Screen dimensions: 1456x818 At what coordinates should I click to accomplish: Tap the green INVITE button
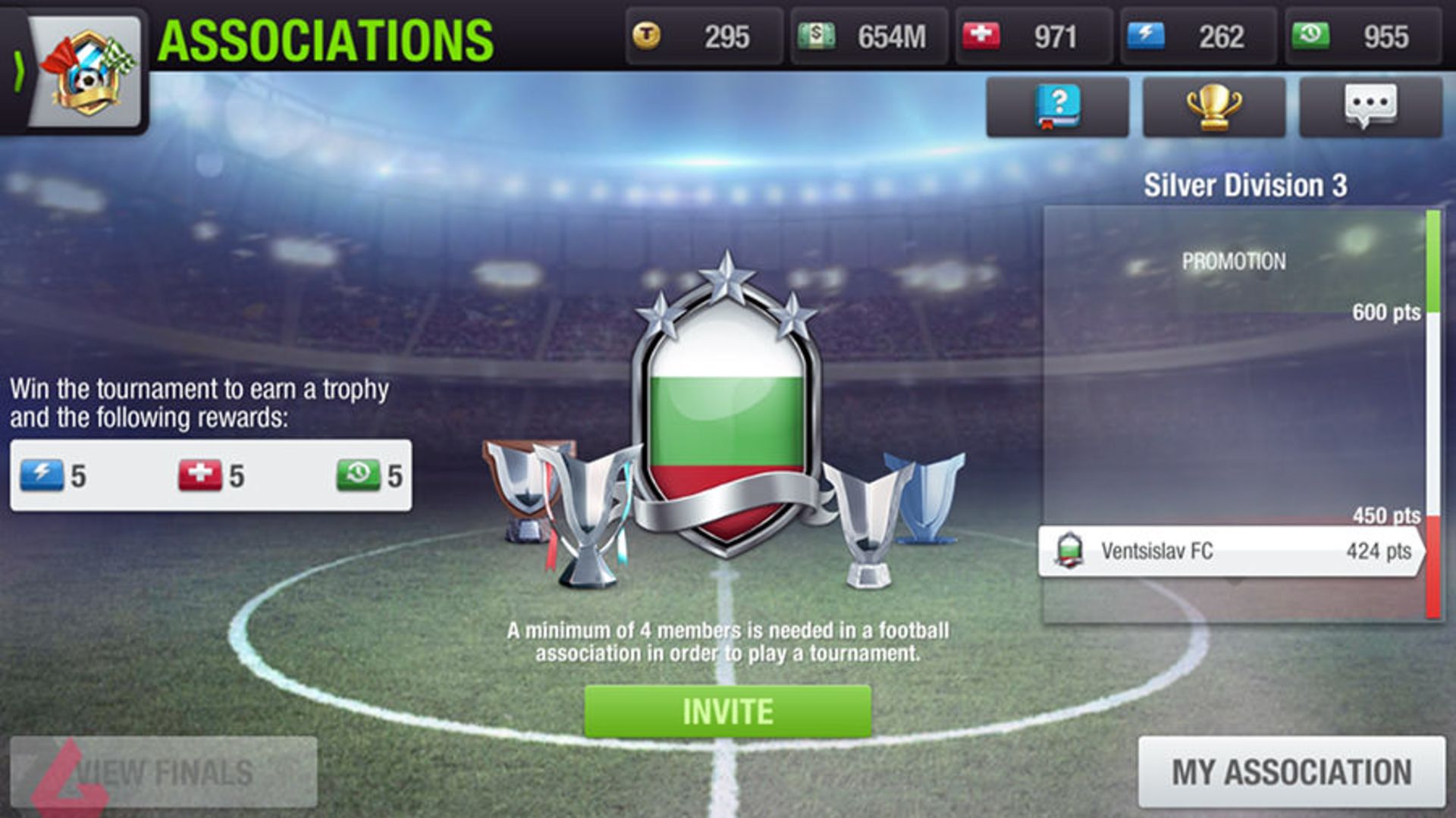click(727, 711)
